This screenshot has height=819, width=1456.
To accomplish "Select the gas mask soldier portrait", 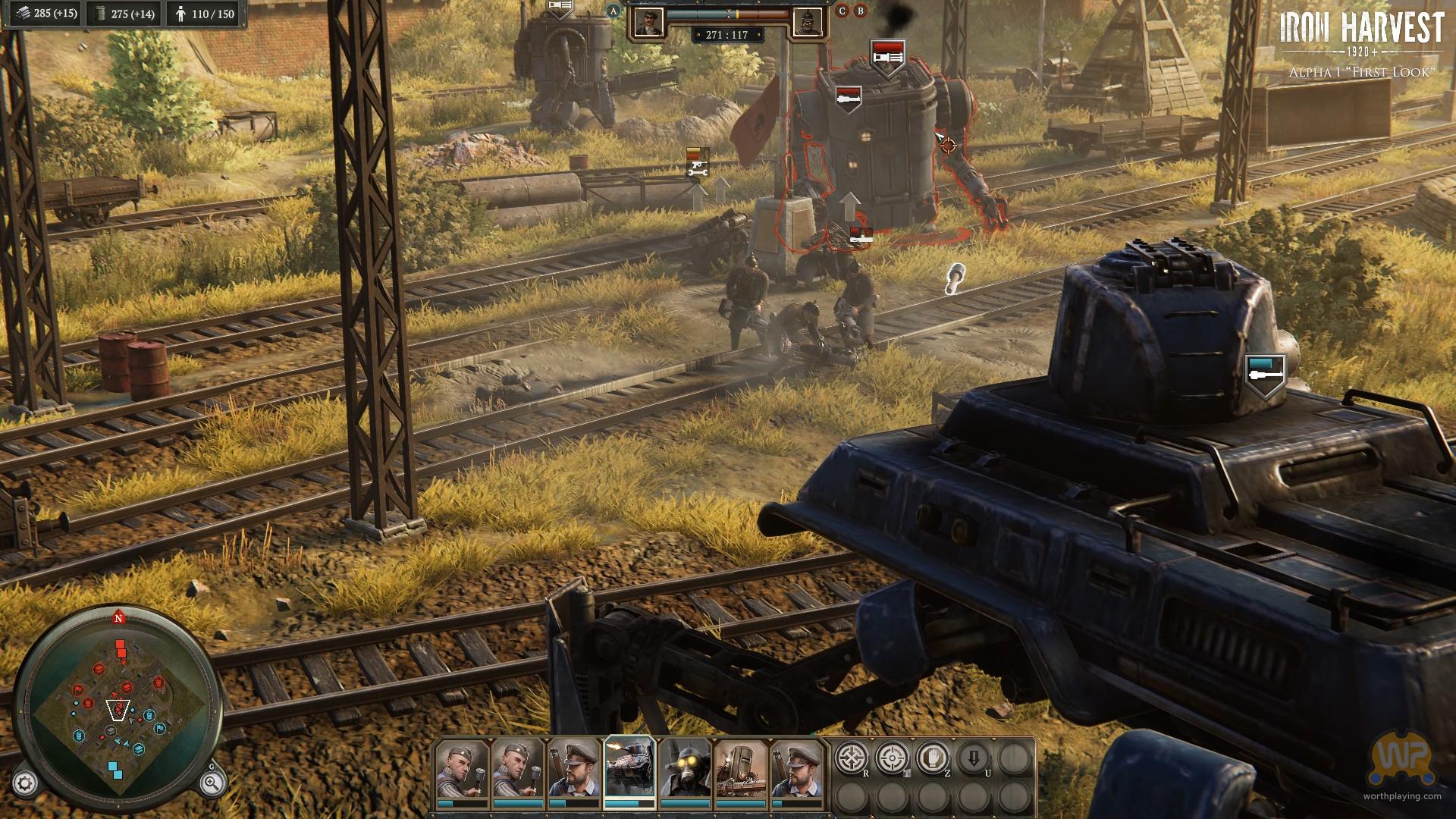I will coord(684,767).
